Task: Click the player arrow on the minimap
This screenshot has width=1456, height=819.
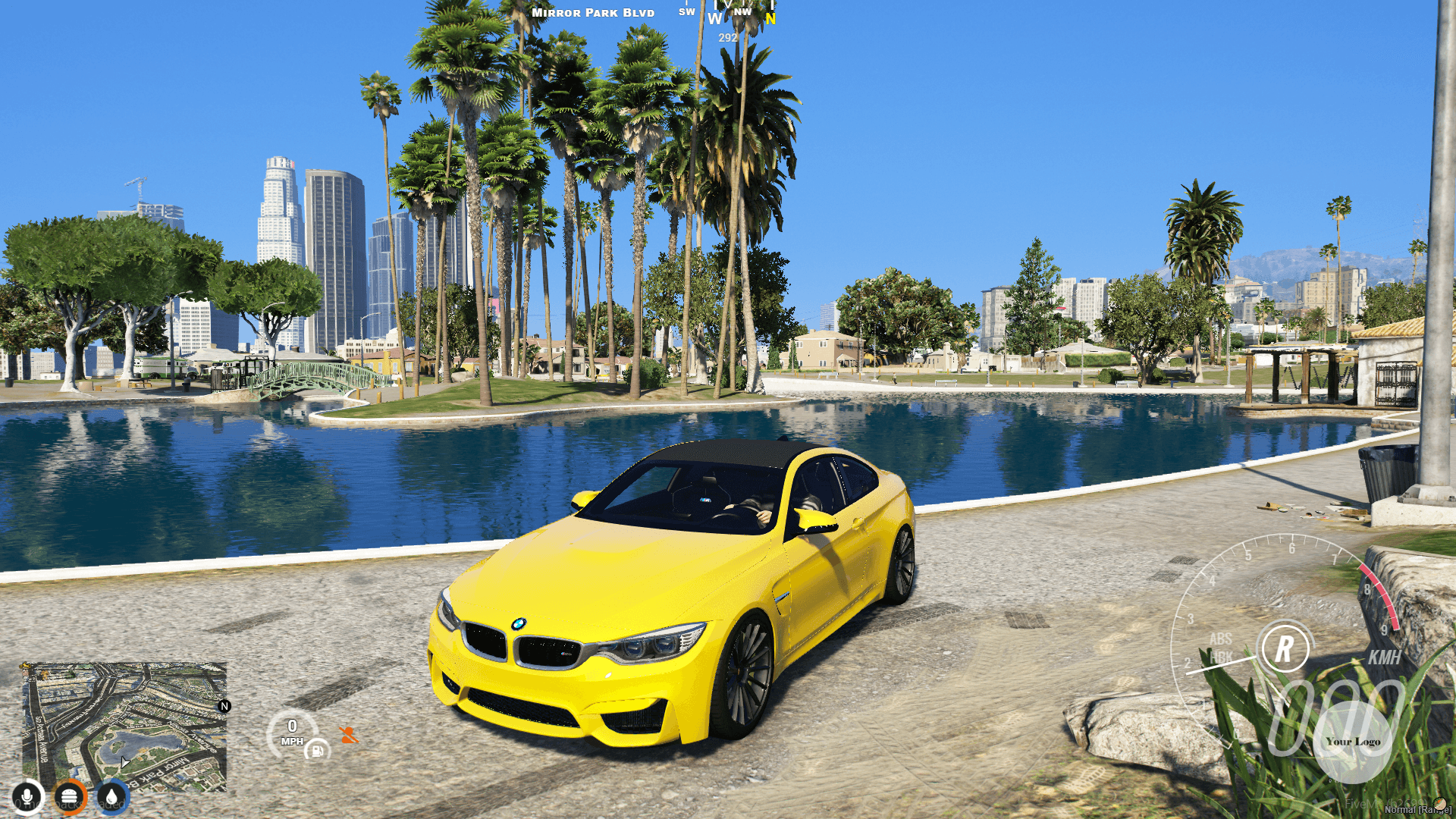Action: [125, 761]
